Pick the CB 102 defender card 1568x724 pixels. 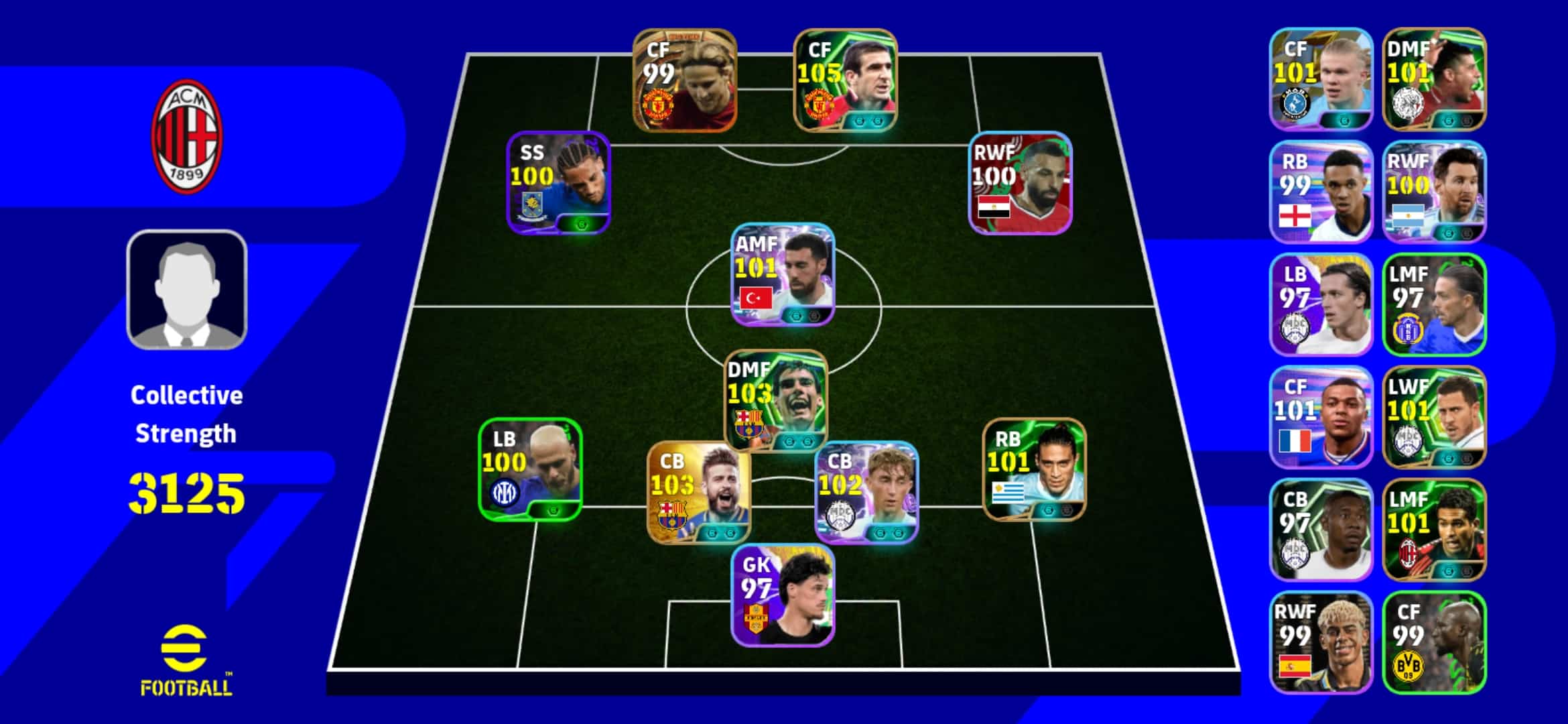(x=866, y=492)
